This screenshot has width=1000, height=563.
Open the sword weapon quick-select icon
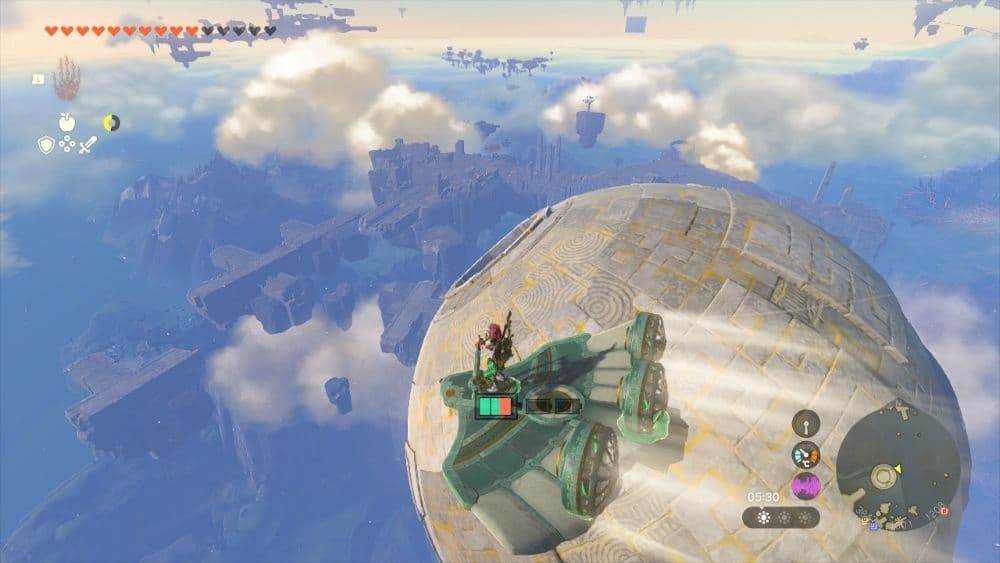(88, 145)
